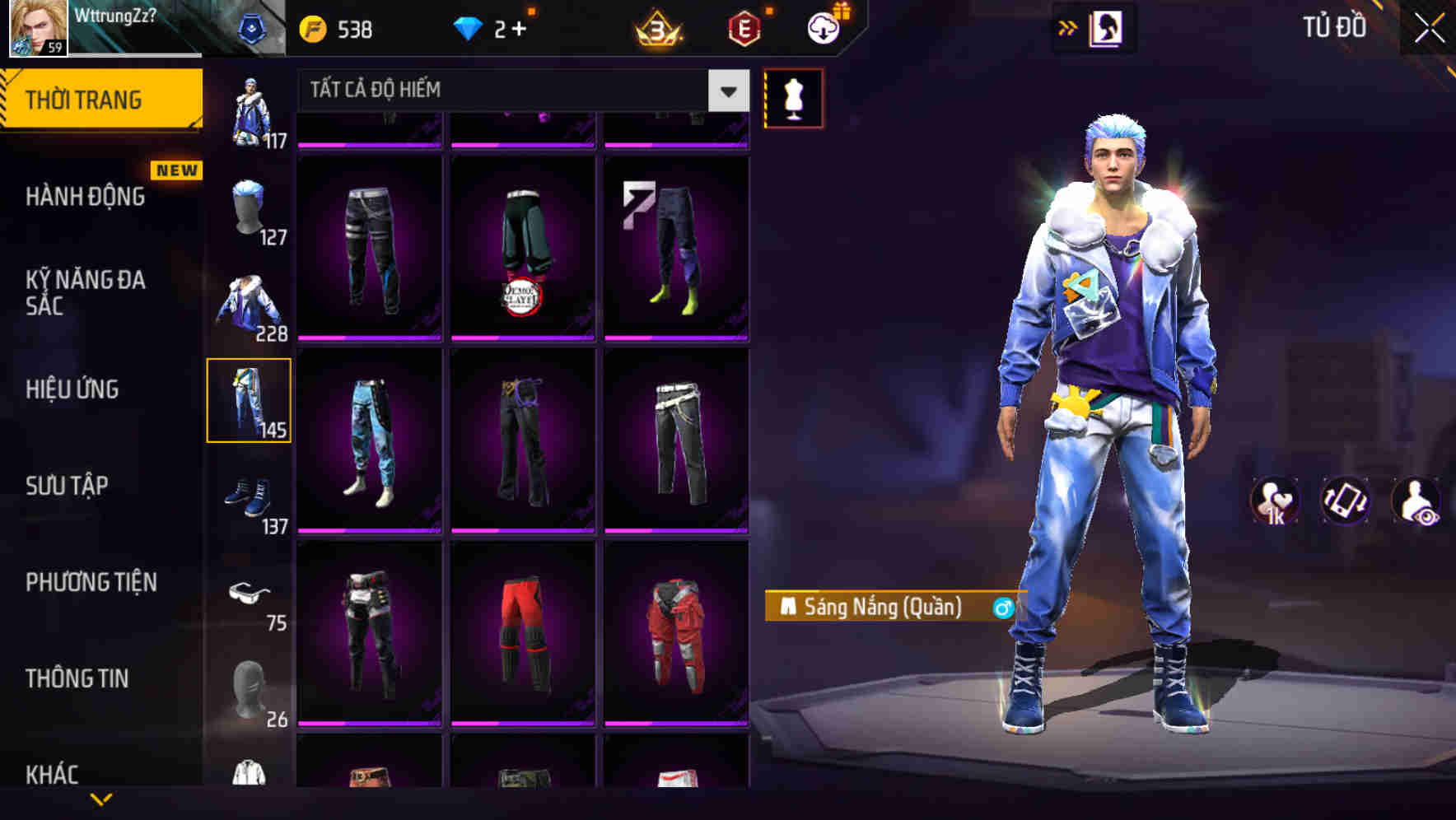
Task: Switch to the HÀNH ĐỘNG tab
Action: coord(86,197)
